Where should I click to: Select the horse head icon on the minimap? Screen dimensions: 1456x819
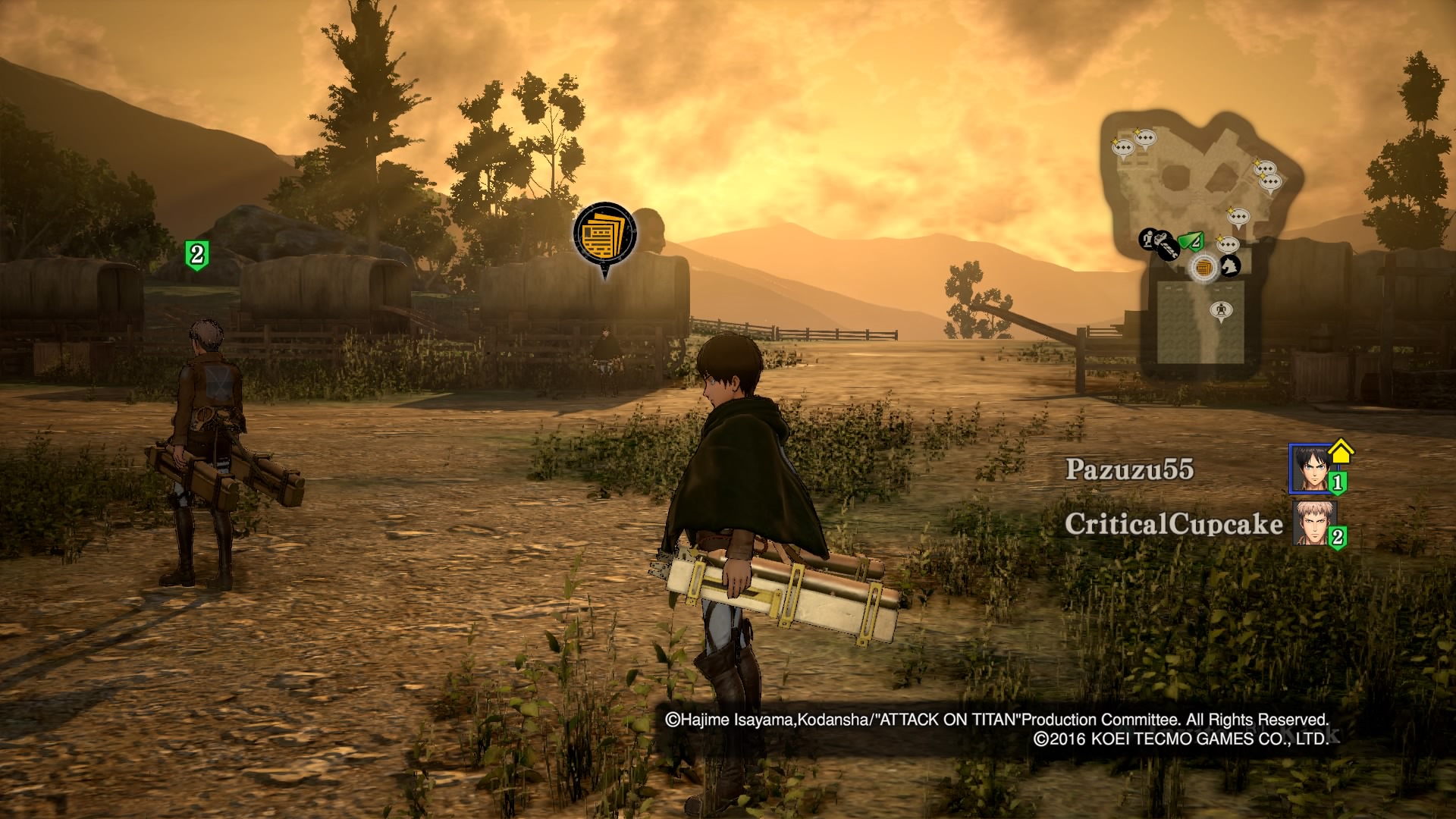[1230, 265]
